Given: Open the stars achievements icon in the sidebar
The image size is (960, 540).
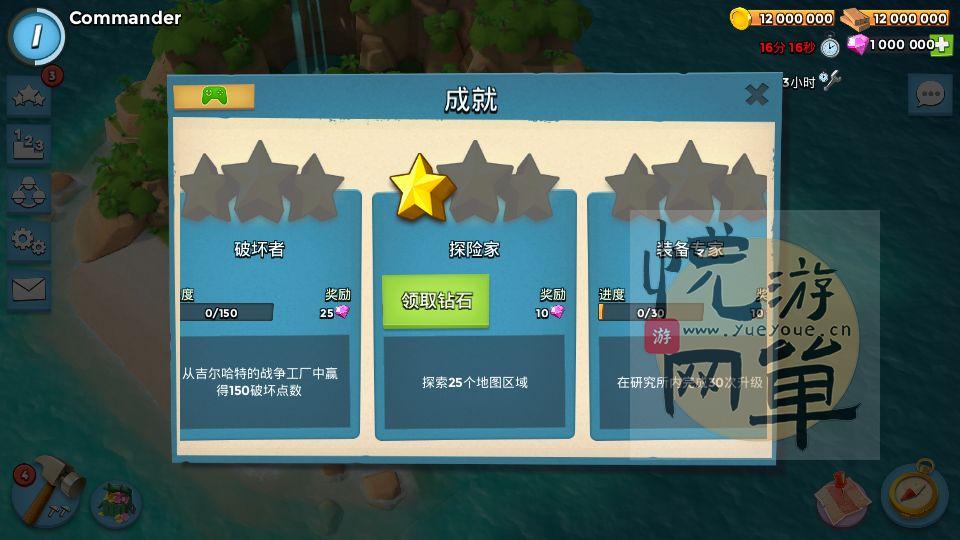Looking at the screenshot, I should (x=28, y=97).
